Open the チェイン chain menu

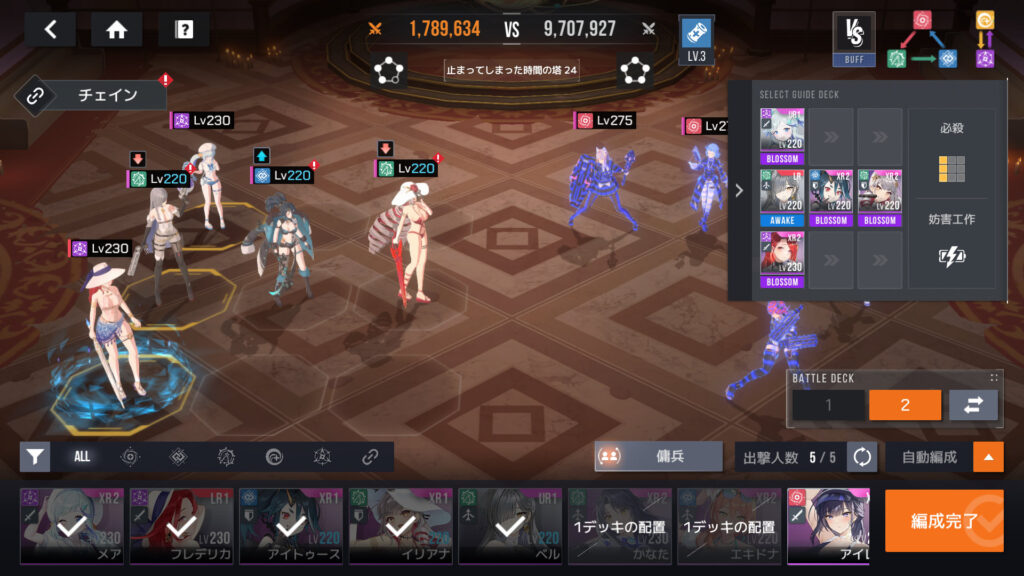tap(92, 96)
